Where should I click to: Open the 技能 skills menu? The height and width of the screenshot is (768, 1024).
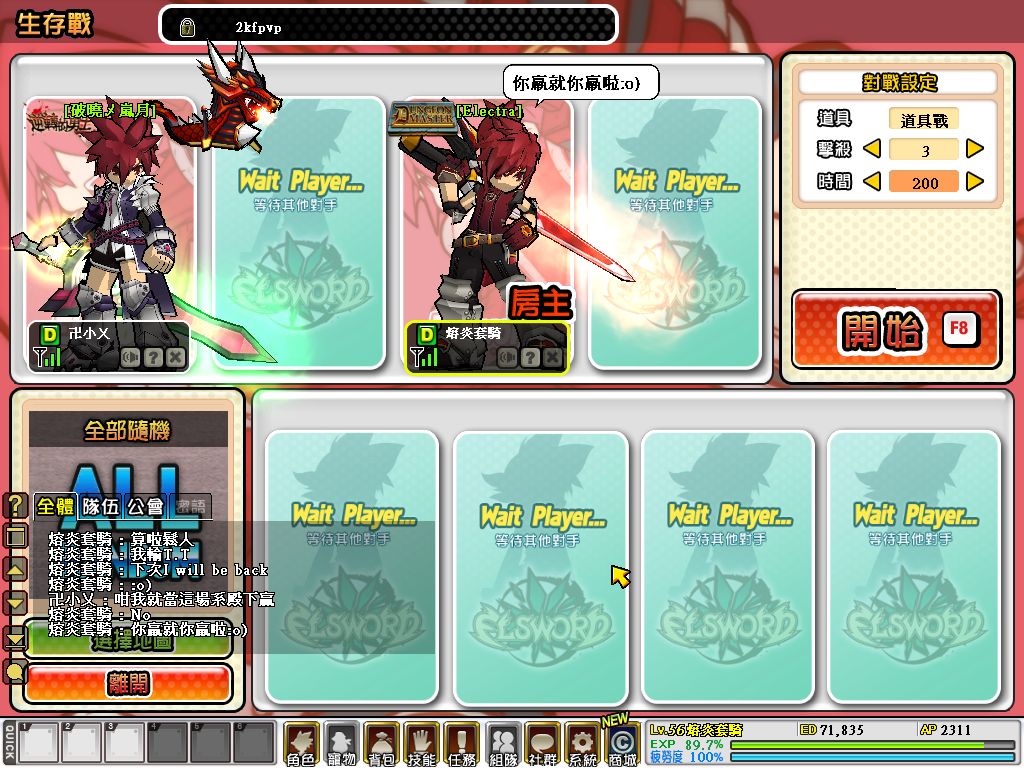pos(421,744)
